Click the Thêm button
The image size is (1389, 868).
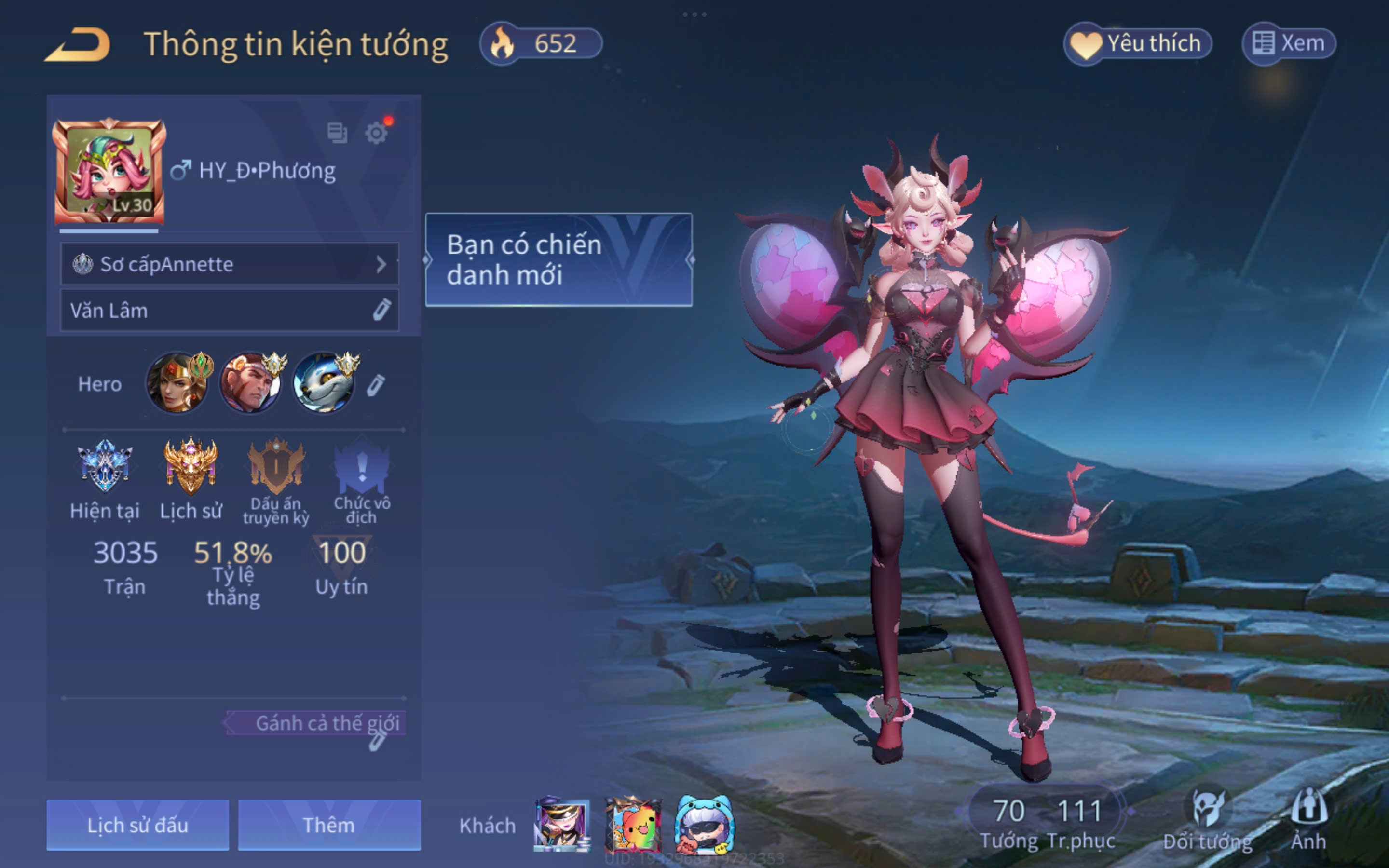coord(329,825)
